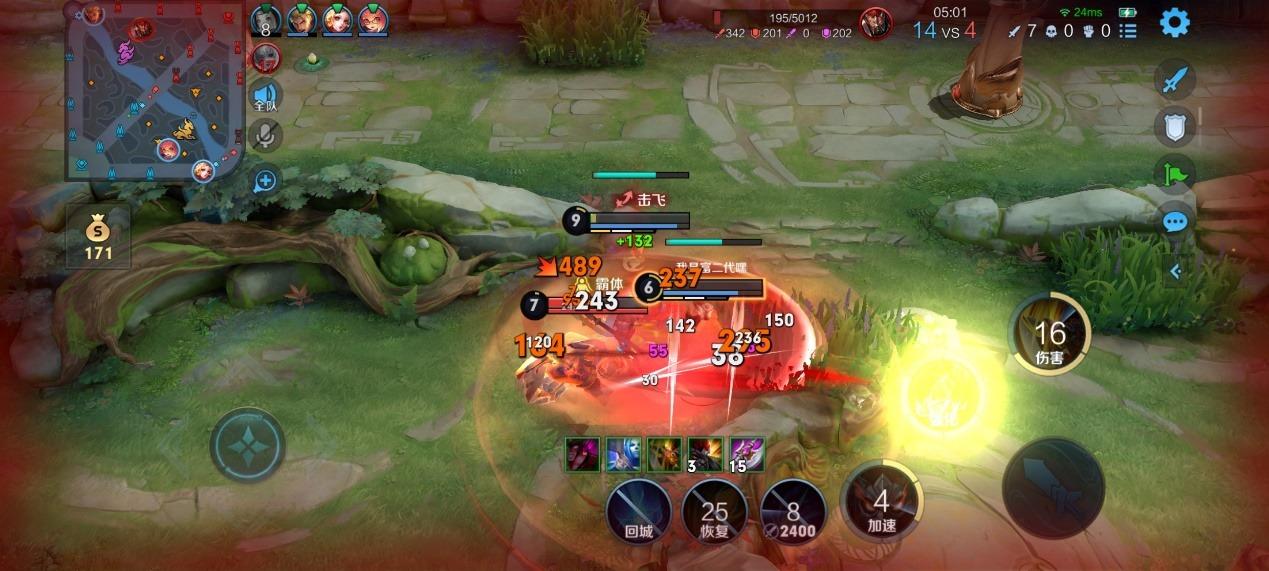Select the purple axe item slot

[x=746, y=454]
